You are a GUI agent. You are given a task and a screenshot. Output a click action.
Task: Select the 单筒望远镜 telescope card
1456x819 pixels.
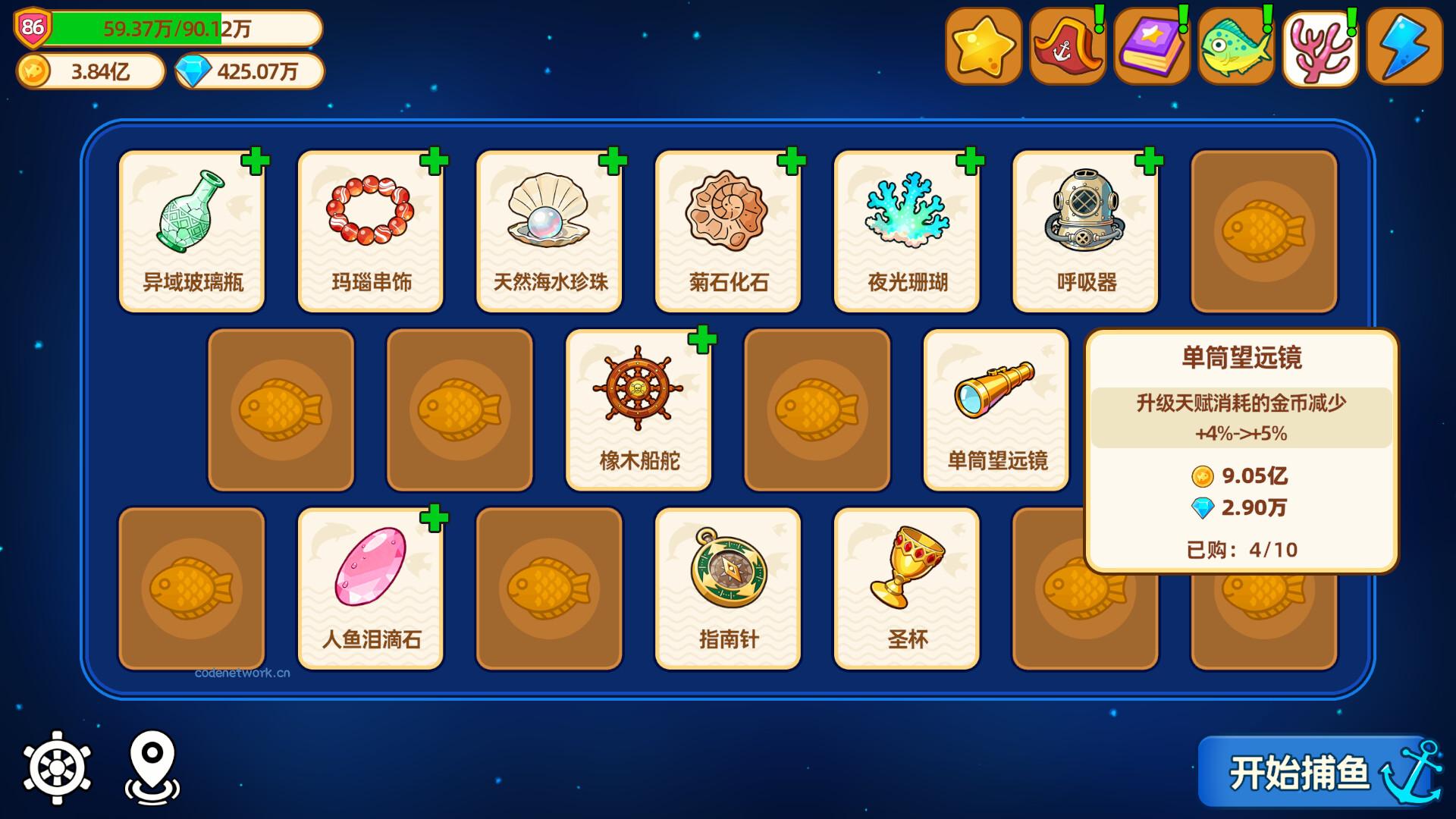(996, 409)
